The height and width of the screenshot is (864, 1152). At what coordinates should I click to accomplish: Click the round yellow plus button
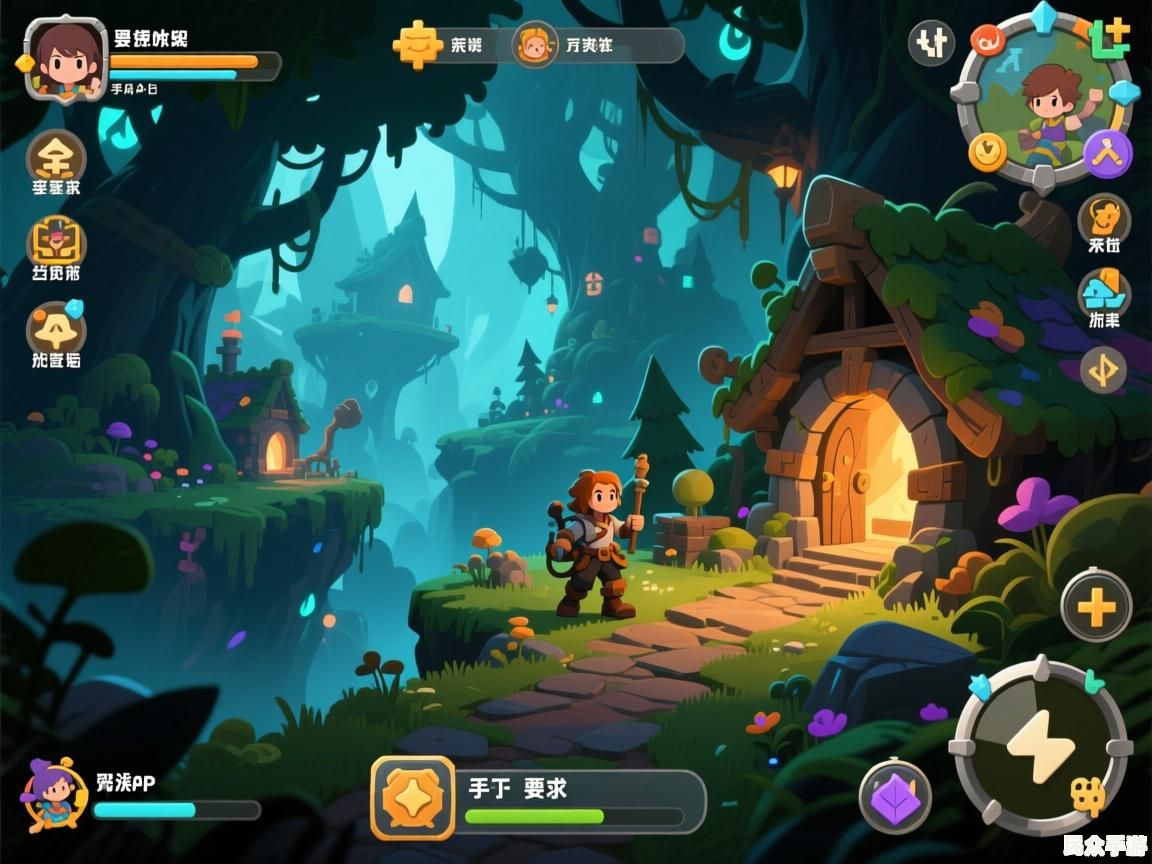click(x=1096, y=606)
